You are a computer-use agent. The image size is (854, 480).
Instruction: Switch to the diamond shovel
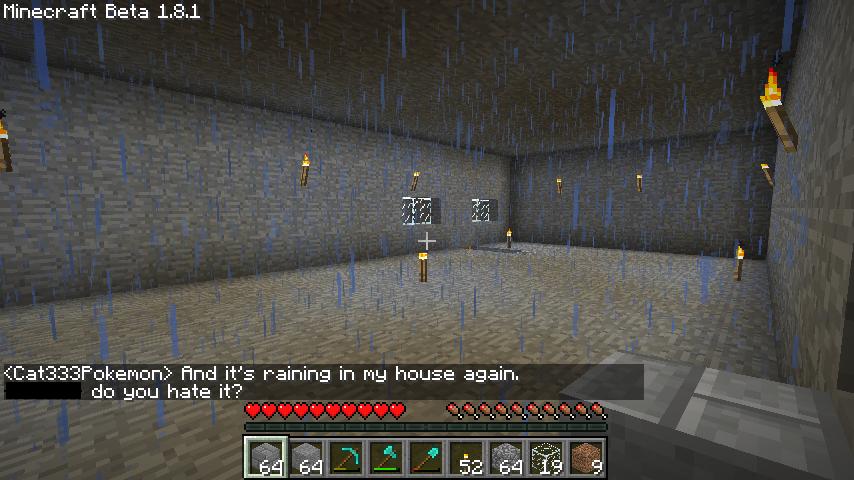pyautogui.click(x=426, y=458)
